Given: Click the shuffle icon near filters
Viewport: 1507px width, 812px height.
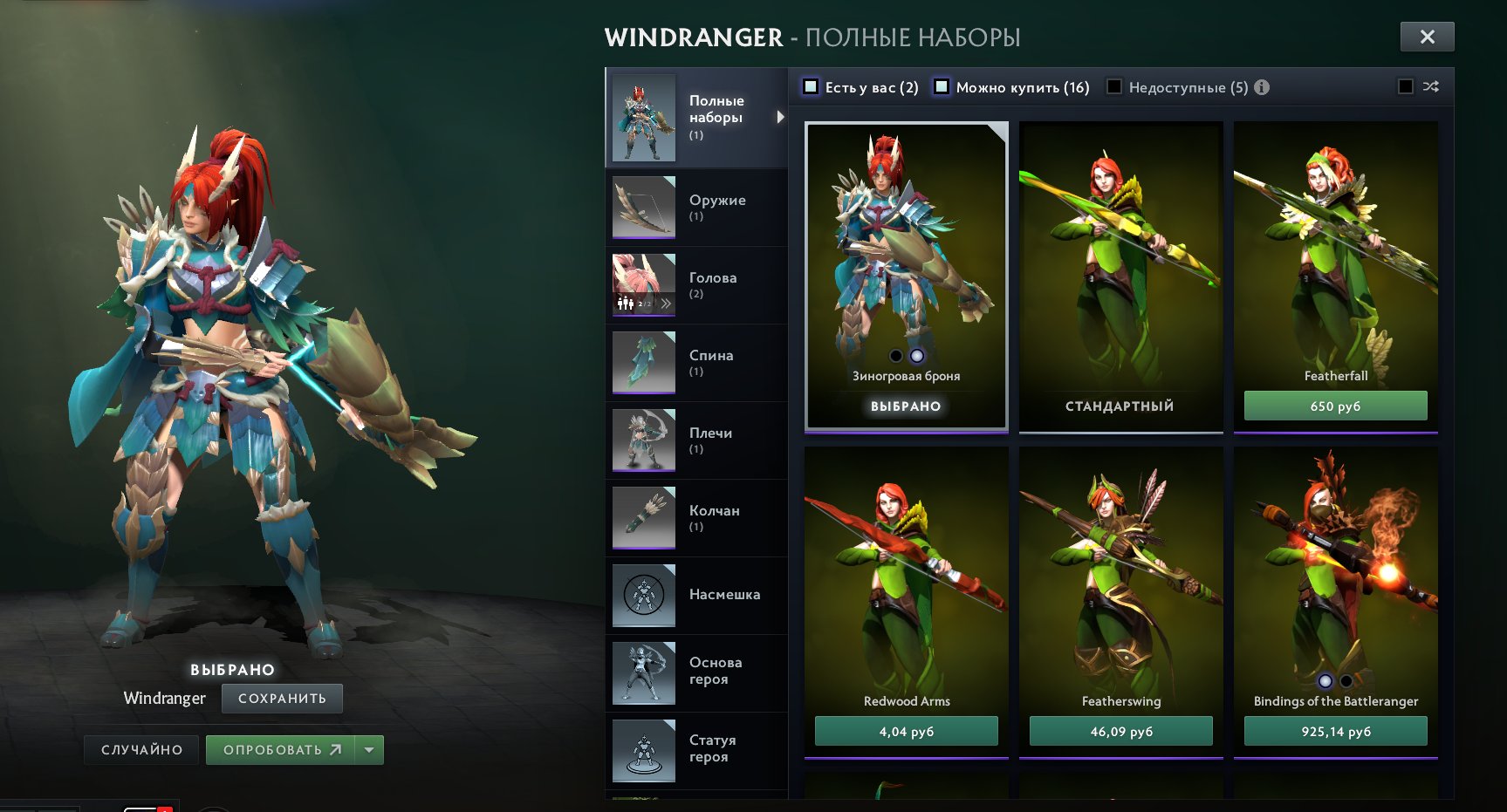Looking at the screenshot, I should (x=1429, y=86).
